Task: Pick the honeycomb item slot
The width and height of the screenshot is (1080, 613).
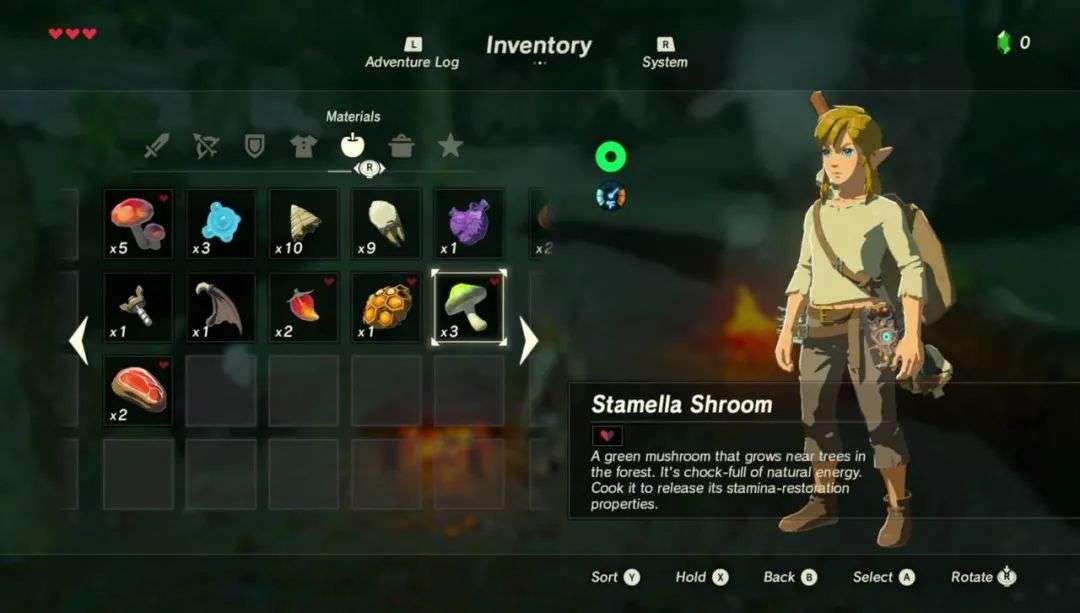Action: pos(386,308)
